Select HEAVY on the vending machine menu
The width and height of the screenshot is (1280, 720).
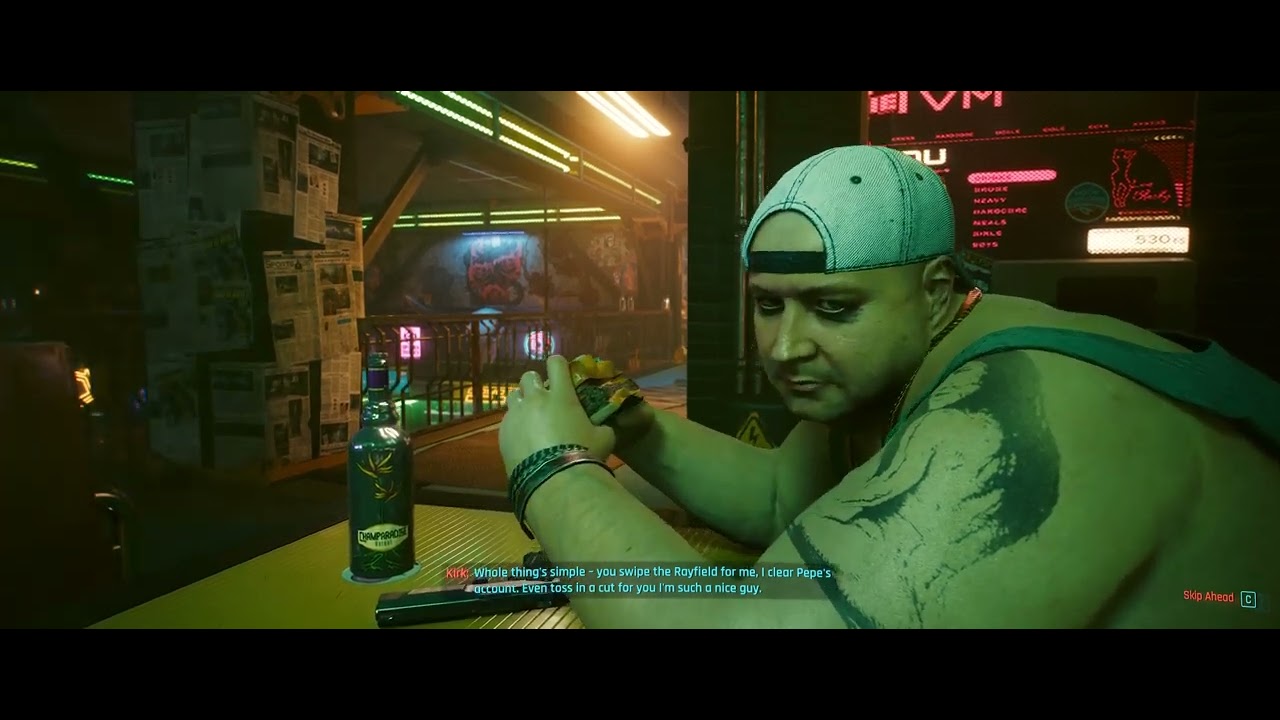coord(989,200)
